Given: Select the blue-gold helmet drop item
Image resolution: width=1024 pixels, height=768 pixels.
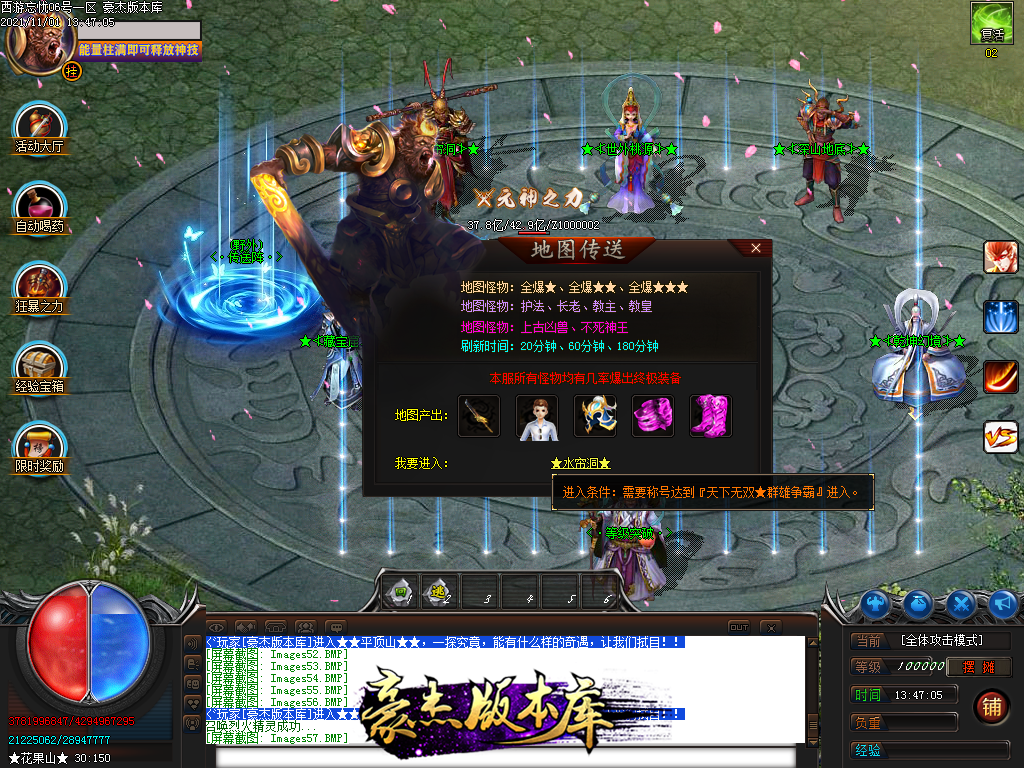Looking at the screenshot, I should (x=595, y=416).
